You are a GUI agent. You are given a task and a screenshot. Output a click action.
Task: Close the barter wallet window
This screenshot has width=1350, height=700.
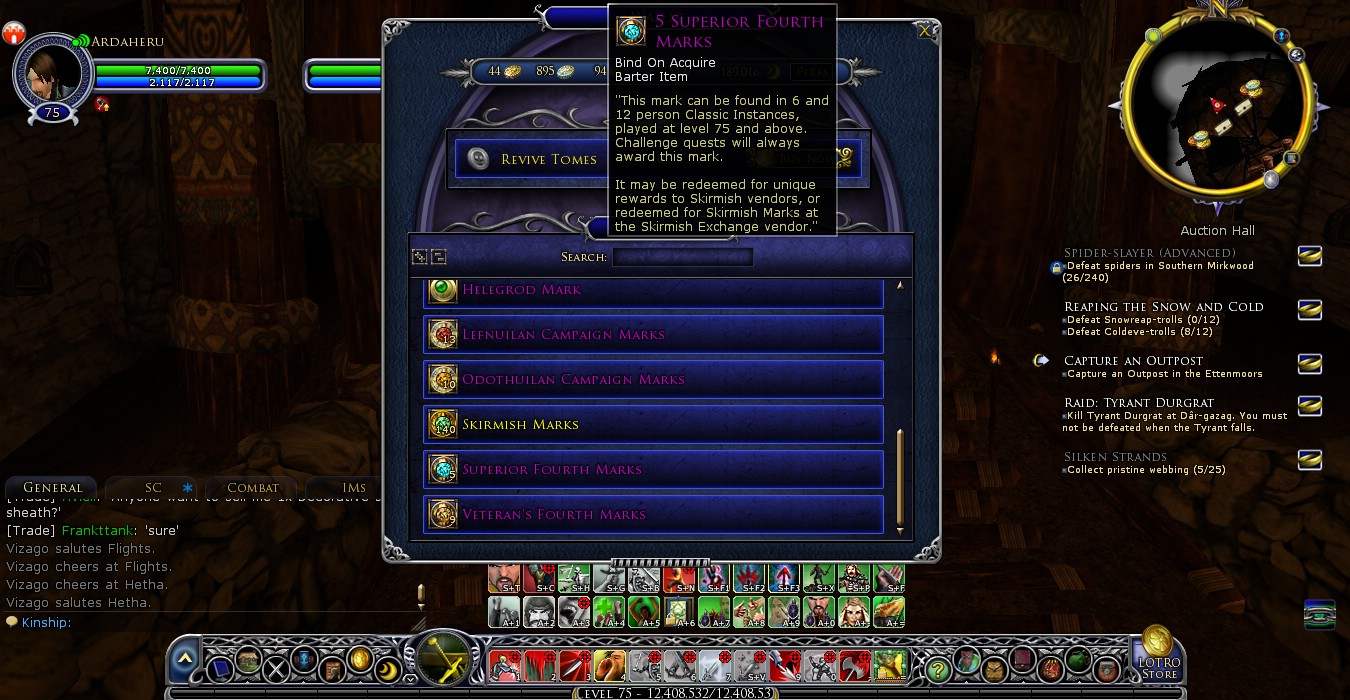click(x=924, y=31)
